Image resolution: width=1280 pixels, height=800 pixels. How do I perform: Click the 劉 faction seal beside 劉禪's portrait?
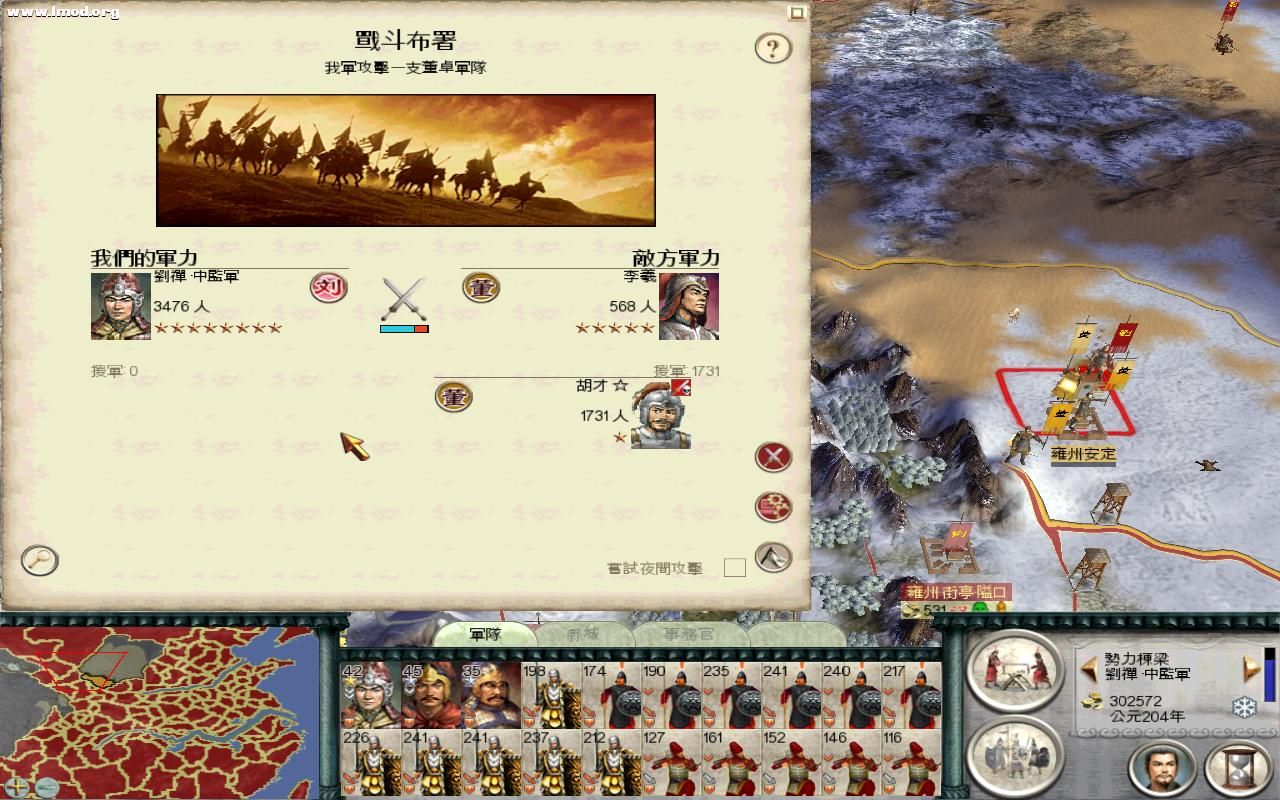(330, 287)
